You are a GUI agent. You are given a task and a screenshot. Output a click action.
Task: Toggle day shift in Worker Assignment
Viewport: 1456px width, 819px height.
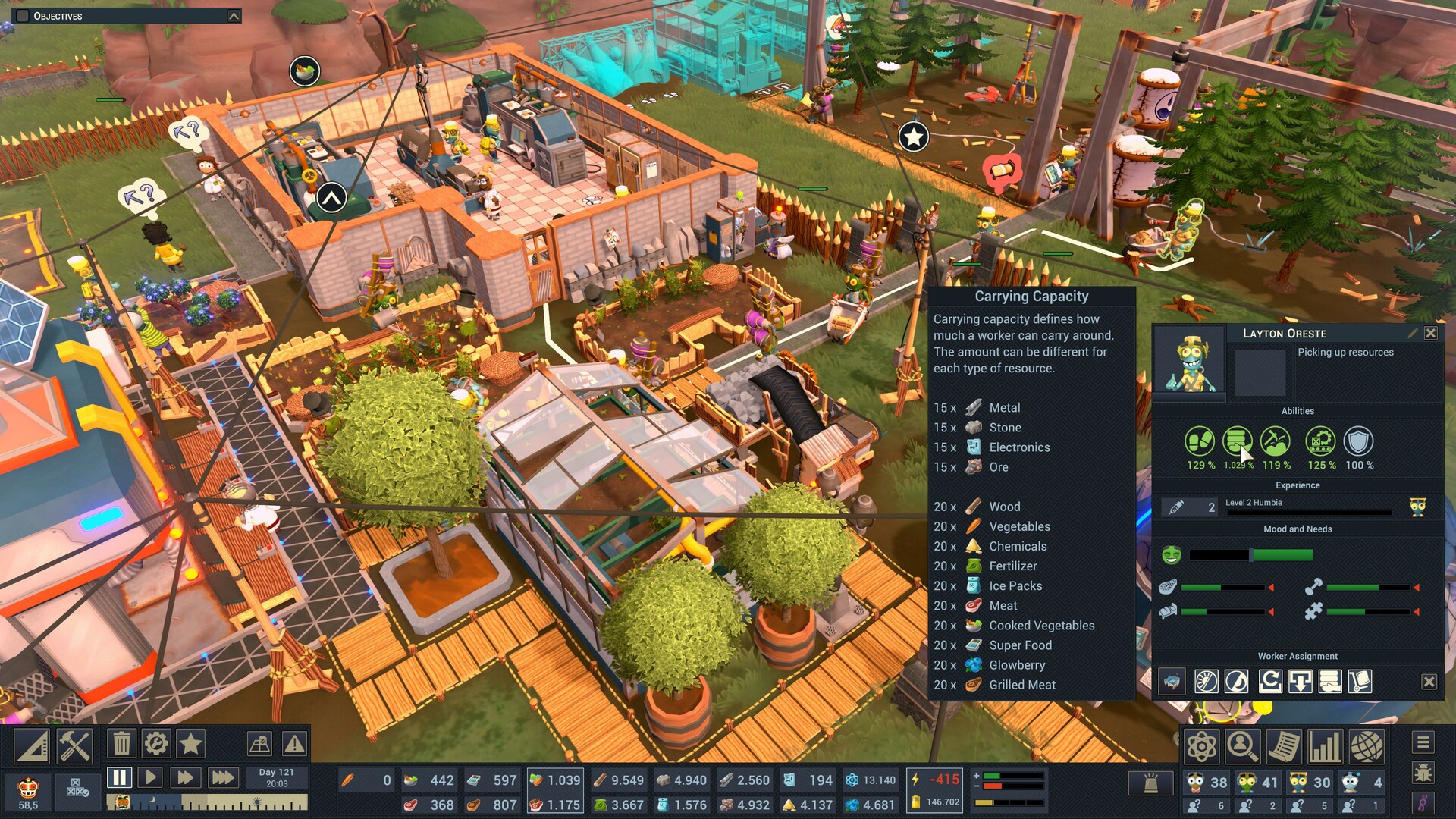[1207, 681]
